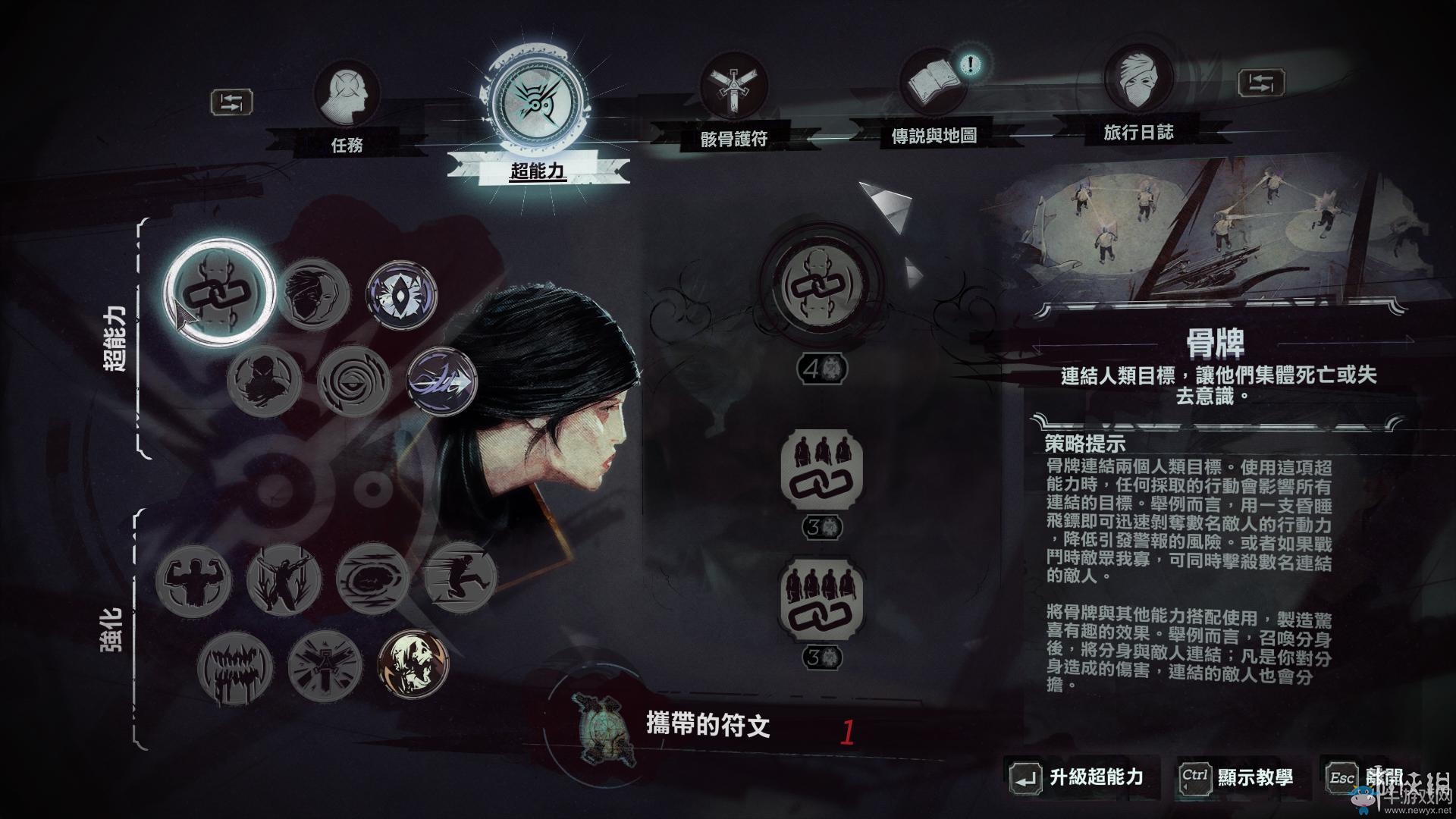Click the 升級超能力 button
1456x819 pixels.
(x=1092, y=777)
